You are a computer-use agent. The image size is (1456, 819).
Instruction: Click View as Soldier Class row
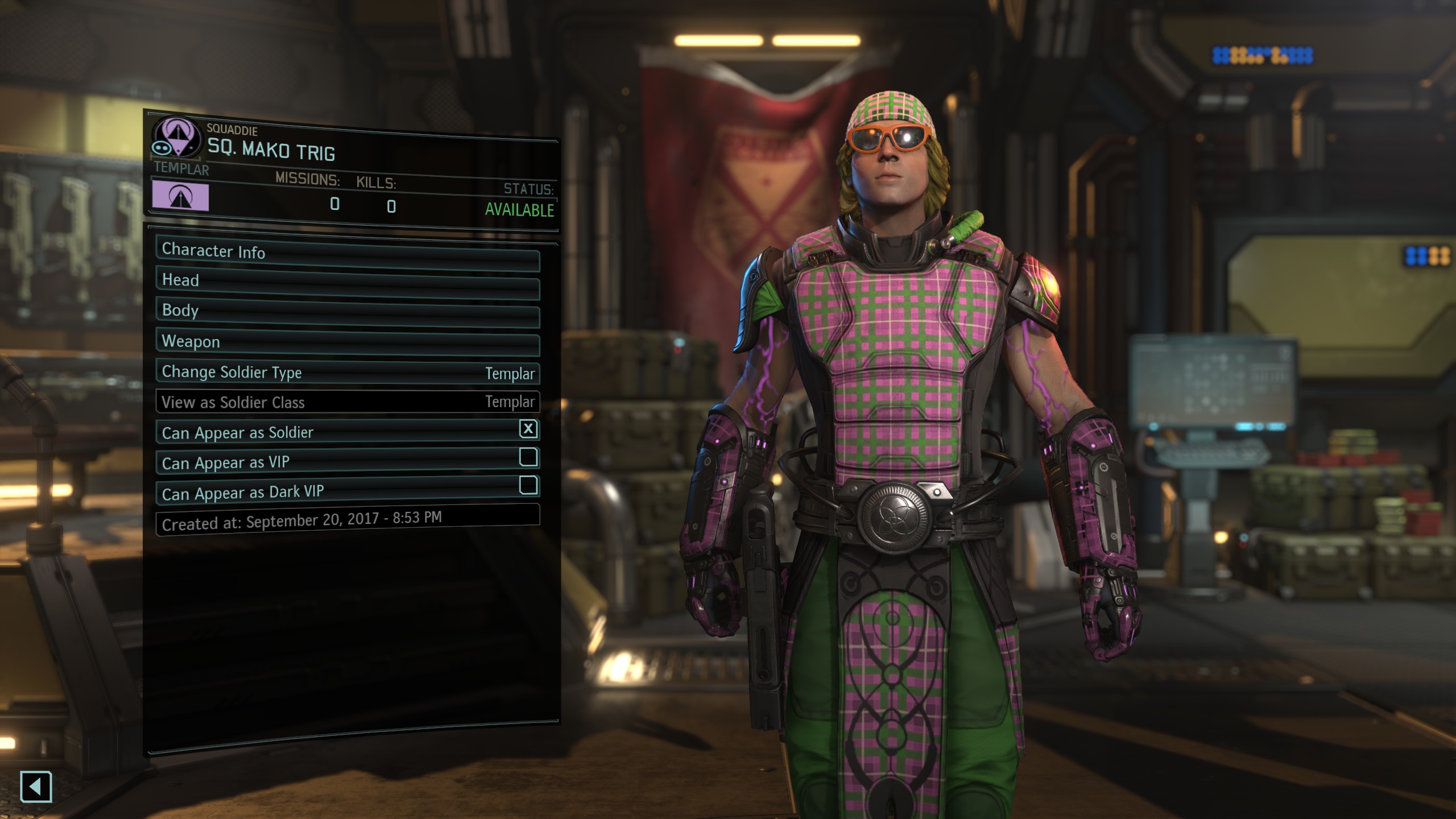[x=347, y=402]
